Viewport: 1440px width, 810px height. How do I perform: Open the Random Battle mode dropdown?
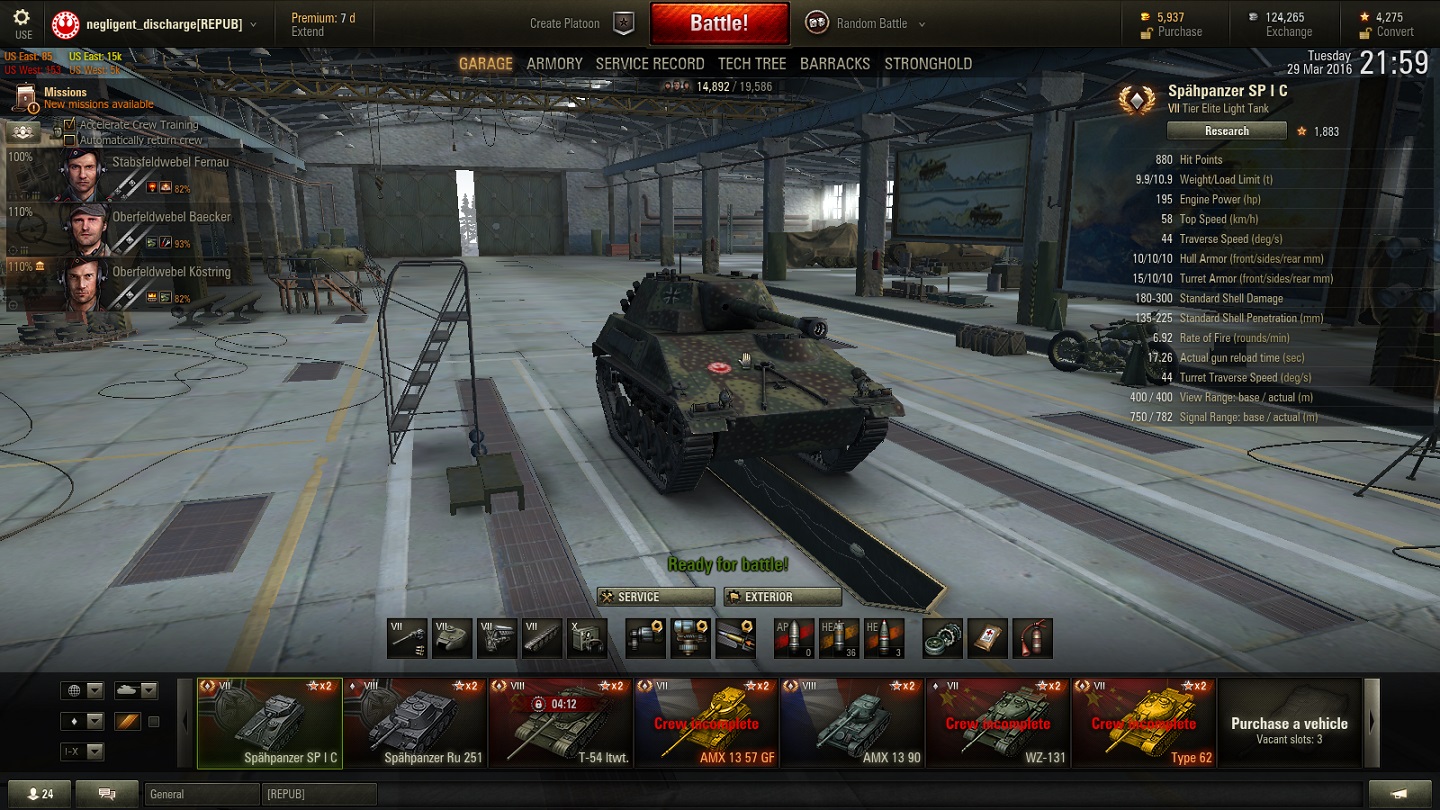point(866,23)
